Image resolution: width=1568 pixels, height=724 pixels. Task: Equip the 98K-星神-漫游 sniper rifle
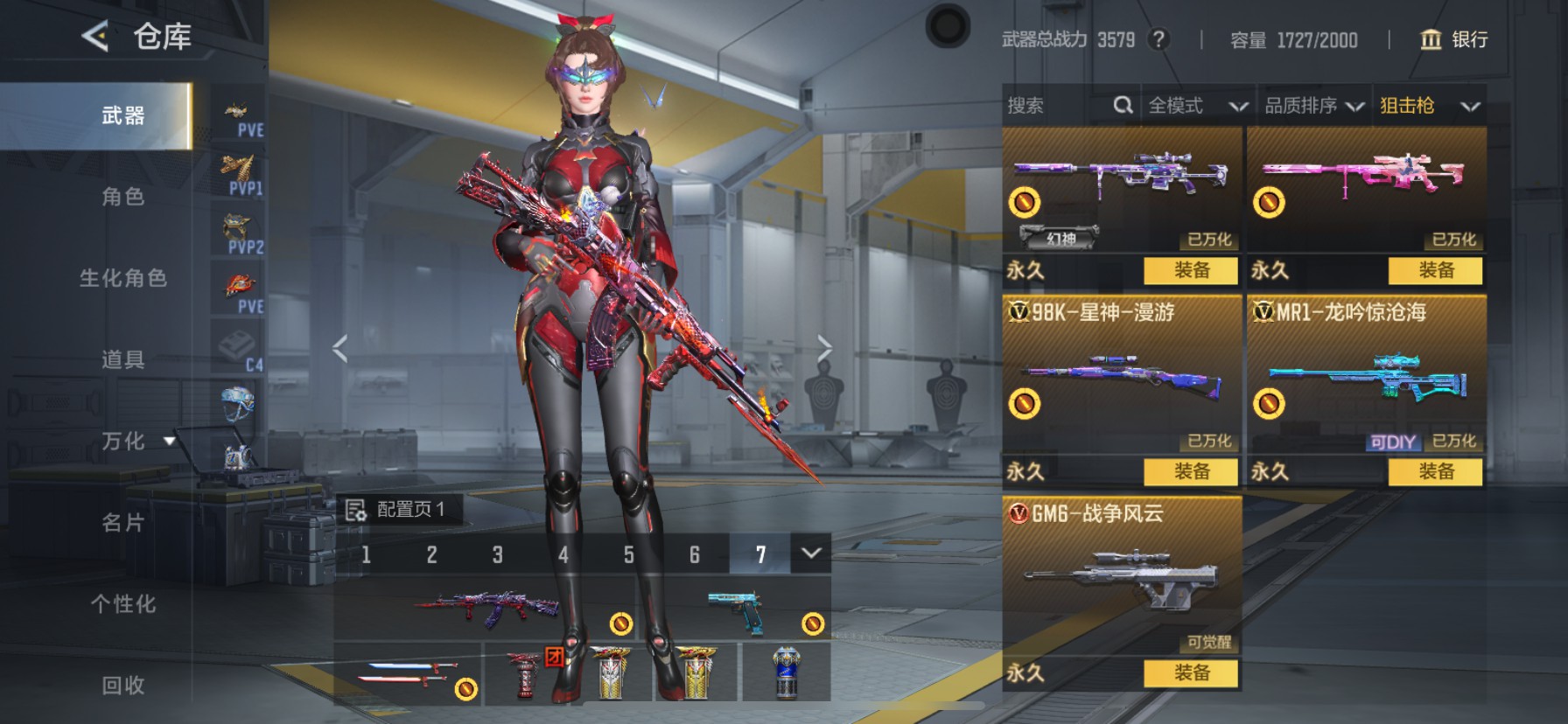point(1191,472)
